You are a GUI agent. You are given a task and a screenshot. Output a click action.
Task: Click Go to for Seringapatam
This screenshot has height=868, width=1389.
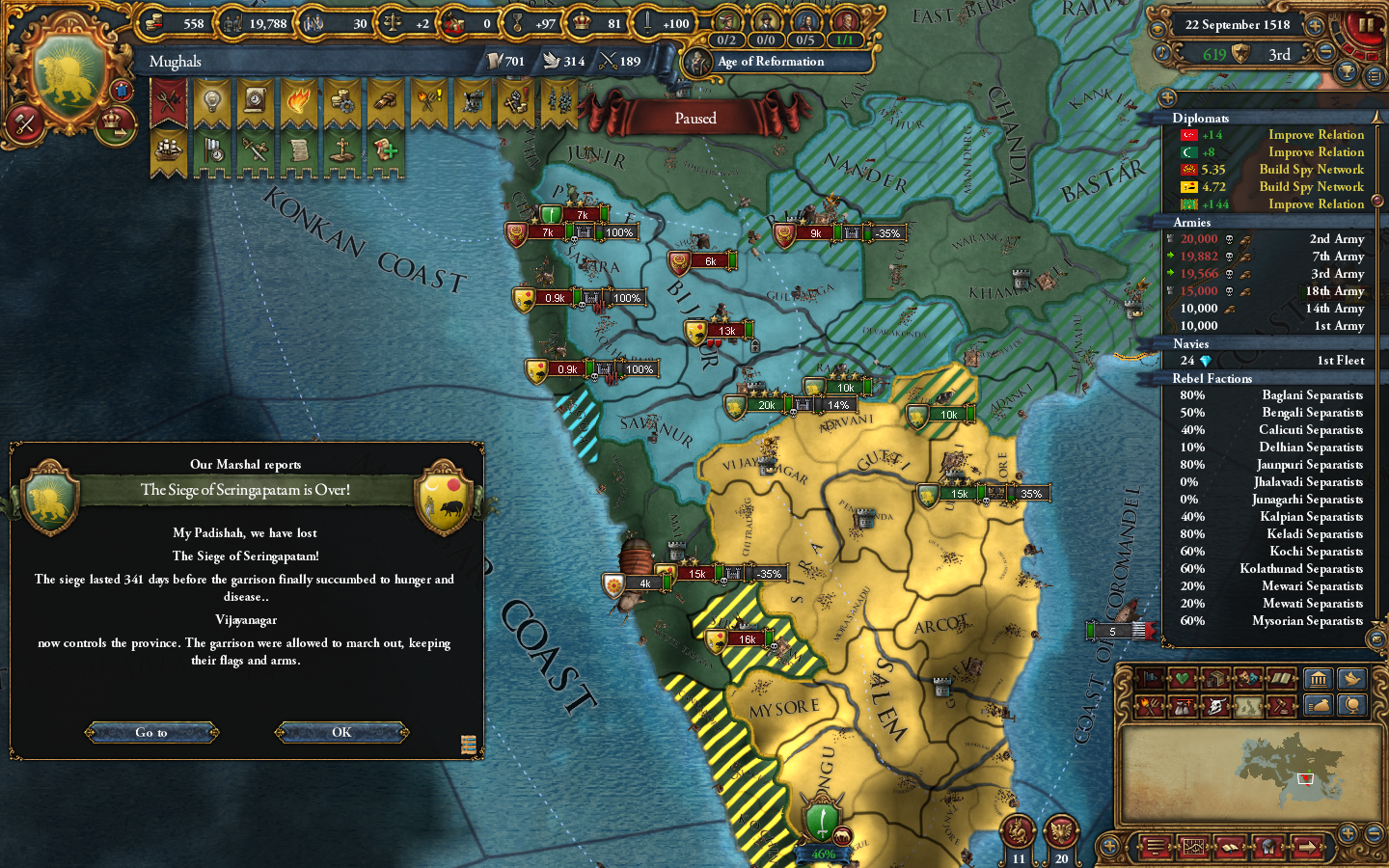150,732
